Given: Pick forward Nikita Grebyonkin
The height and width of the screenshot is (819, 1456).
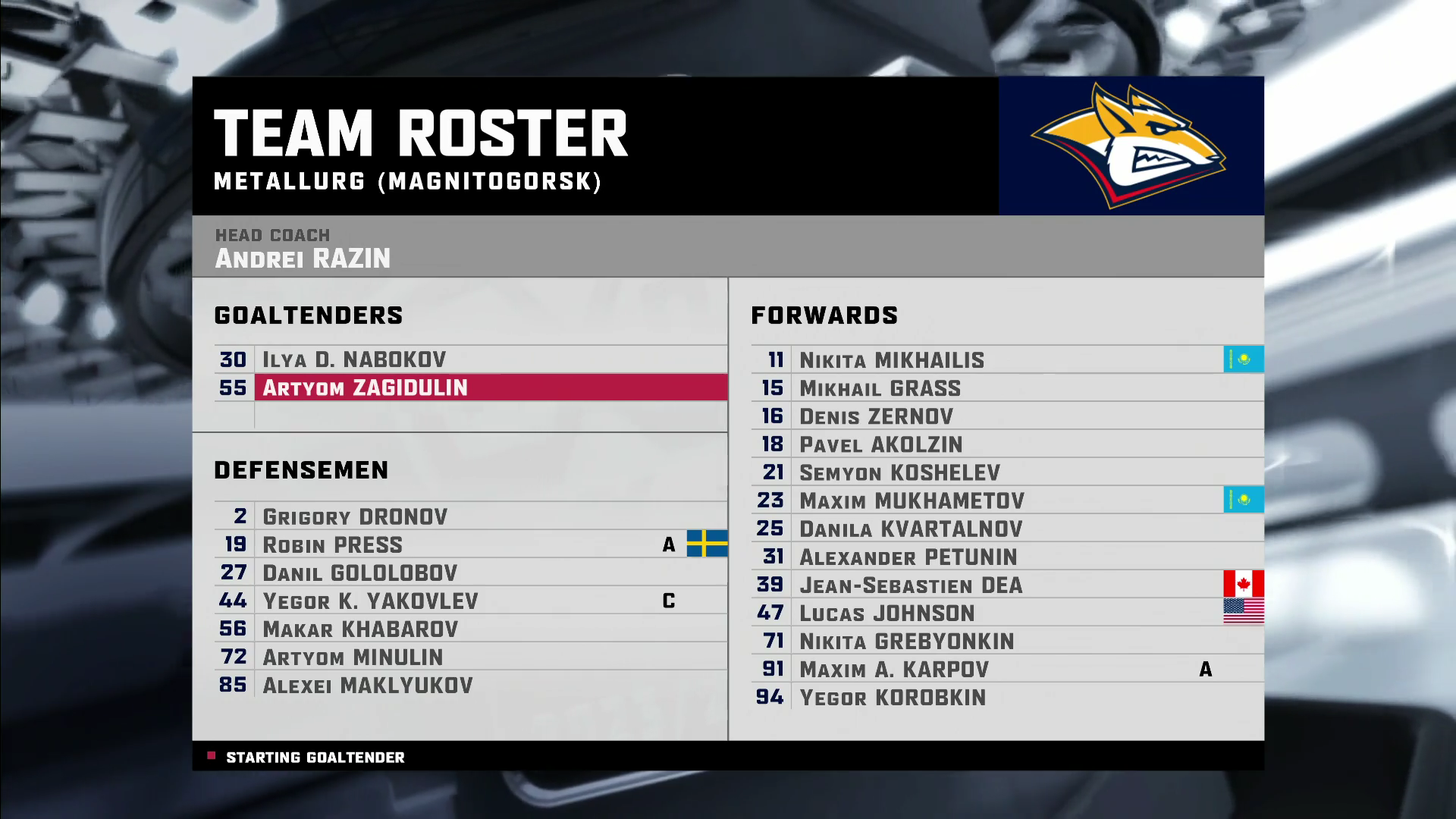Looking at the screenshot, I should pos(906,641).
